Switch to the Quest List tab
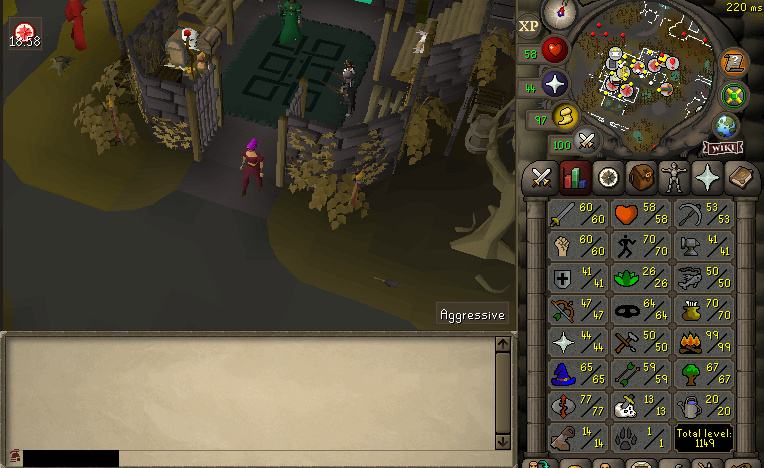764x468 pixels. [608, 178]
